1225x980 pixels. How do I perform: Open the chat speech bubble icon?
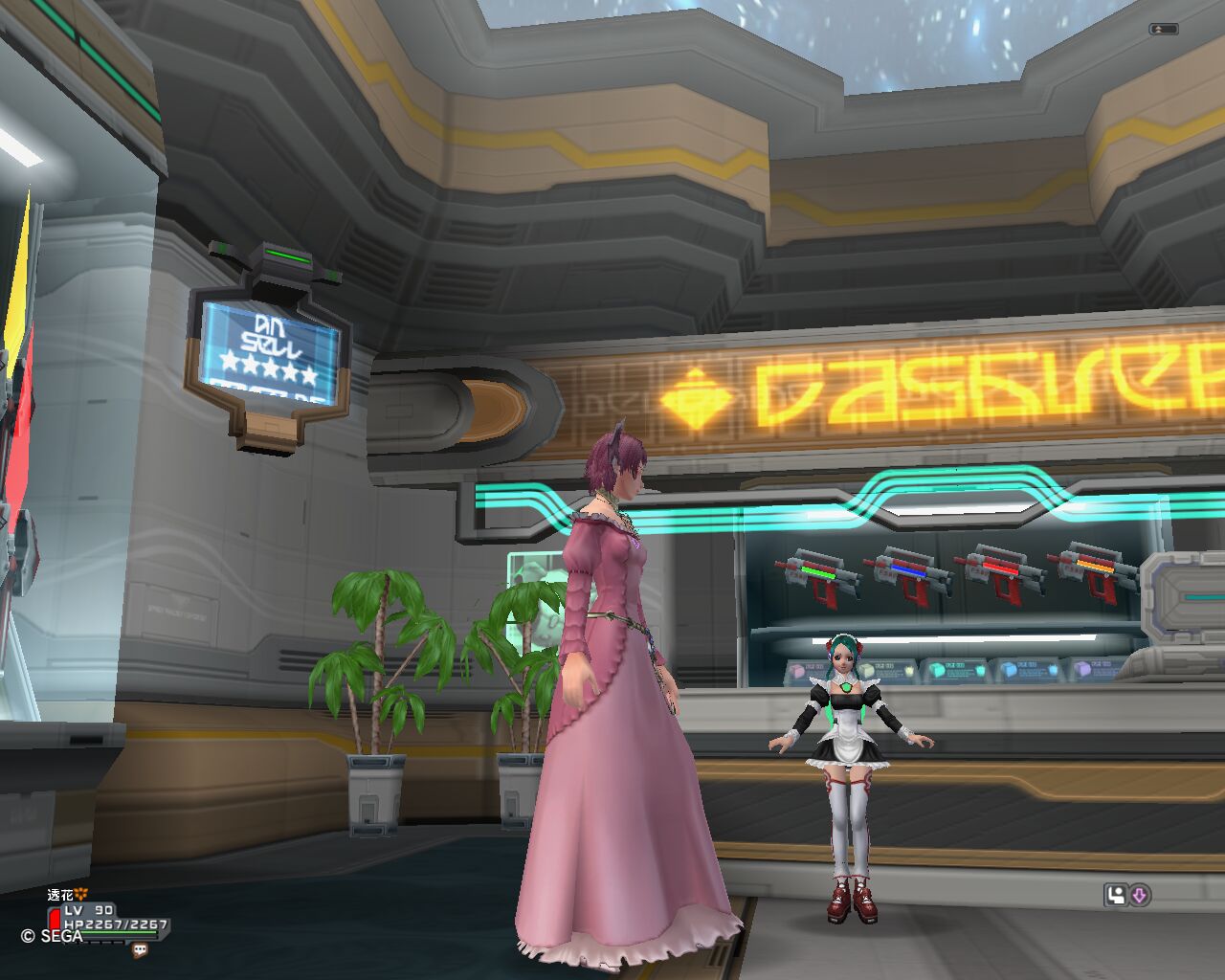point(141,950)
